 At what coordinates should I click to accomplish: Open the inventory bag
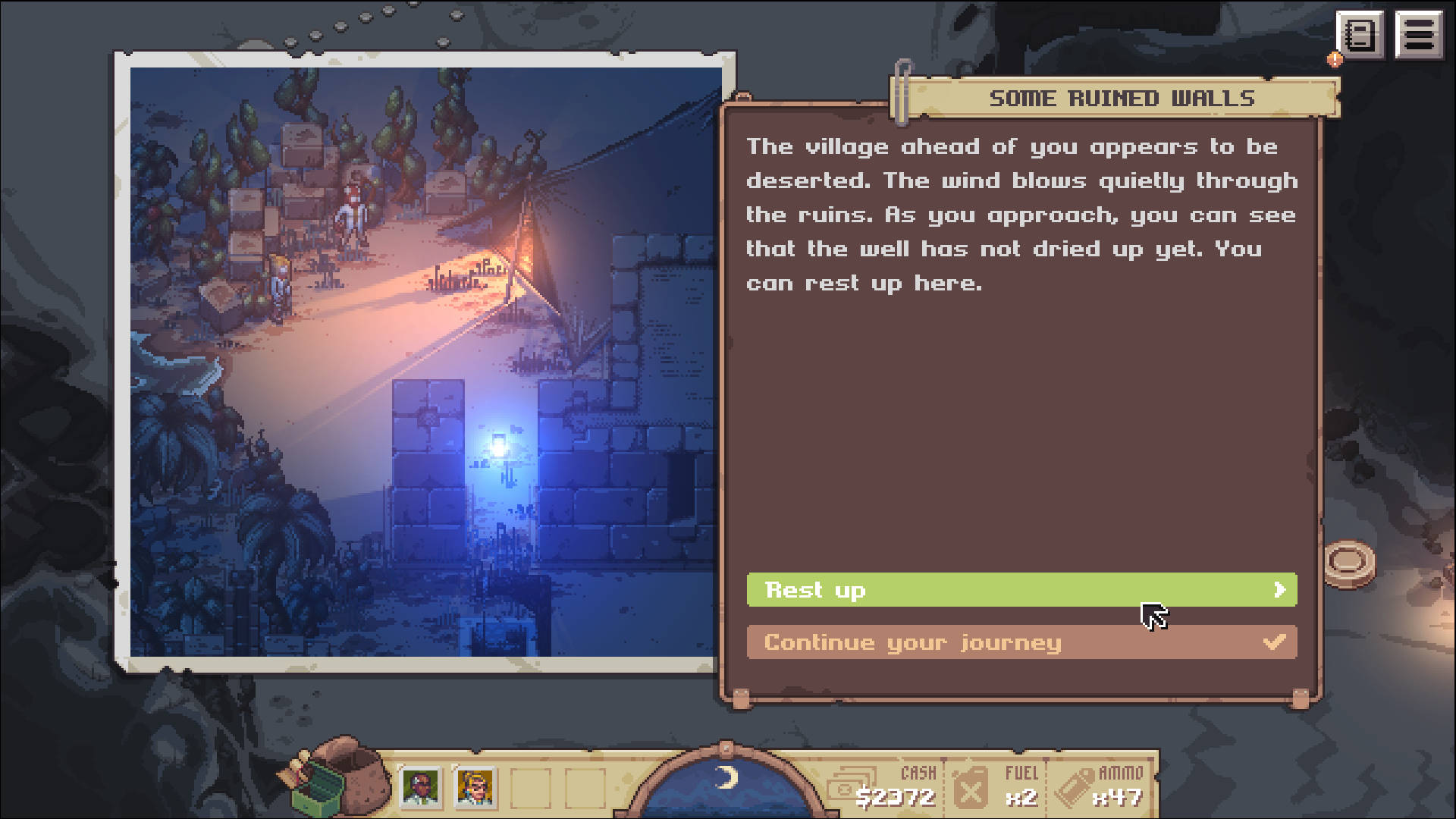click(x=340, y=777)
